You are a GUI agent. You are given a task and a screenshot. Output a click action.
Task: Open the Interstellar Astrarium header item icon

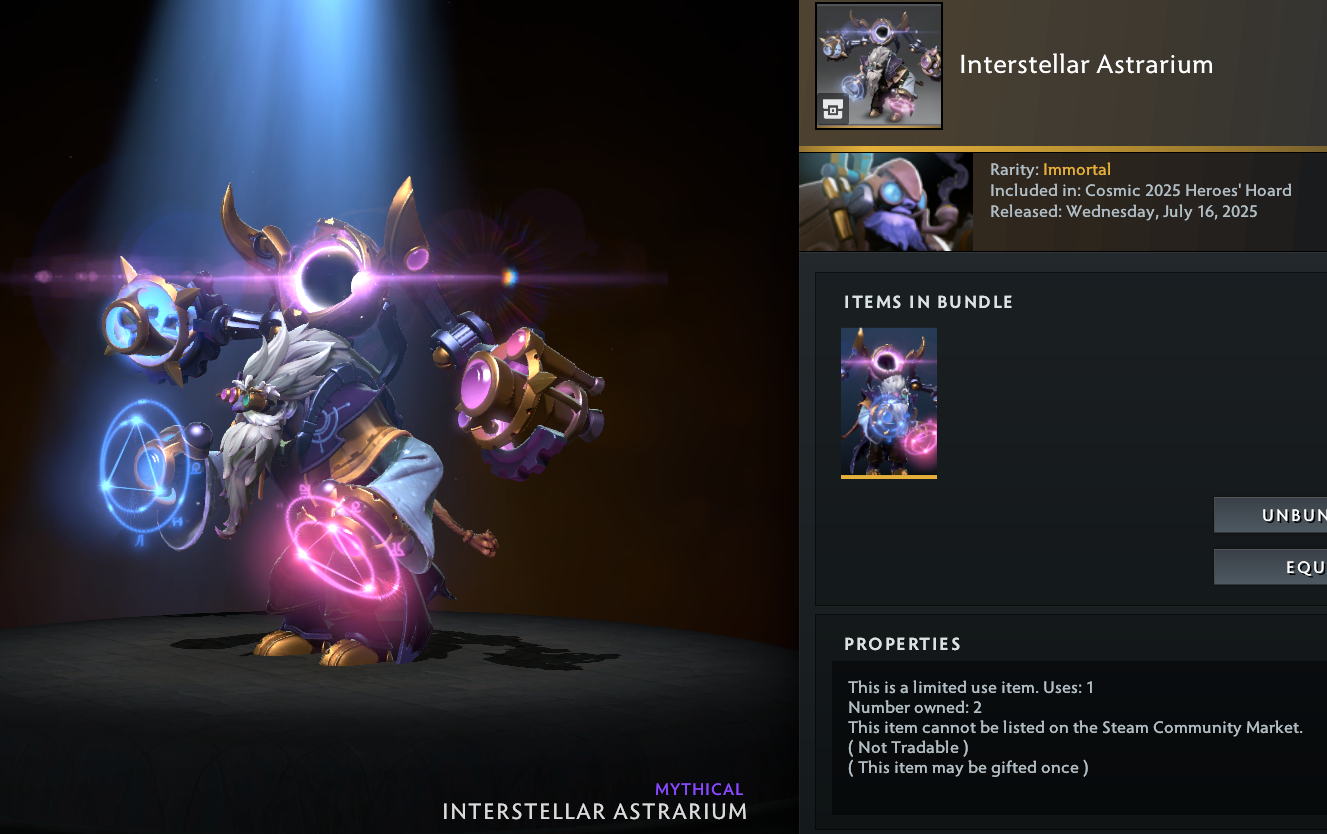[x=879, y=66]
